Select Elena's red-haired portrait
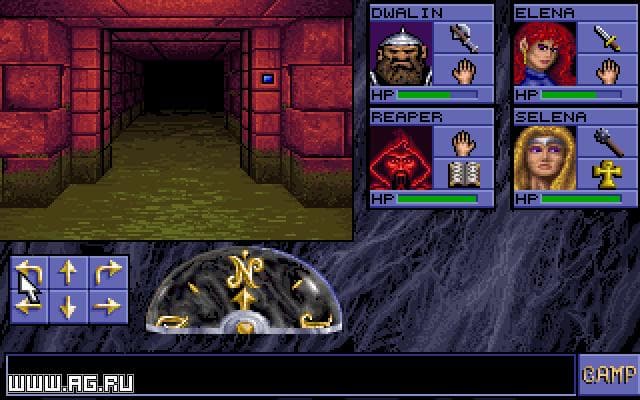Screen dimensions: 640x400 point(543,55)
